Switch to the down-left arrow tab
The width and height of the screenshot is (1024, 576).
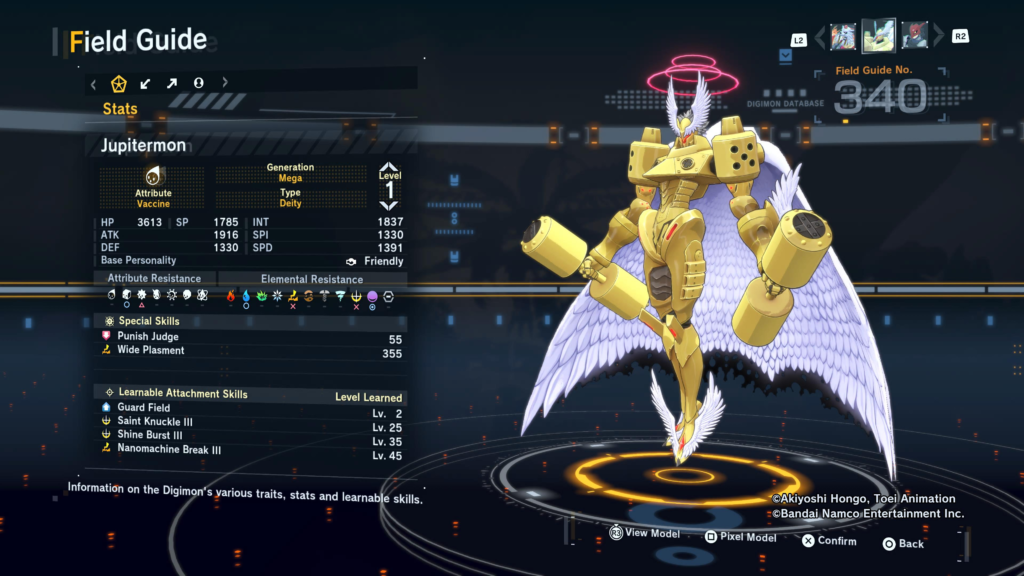146,84
